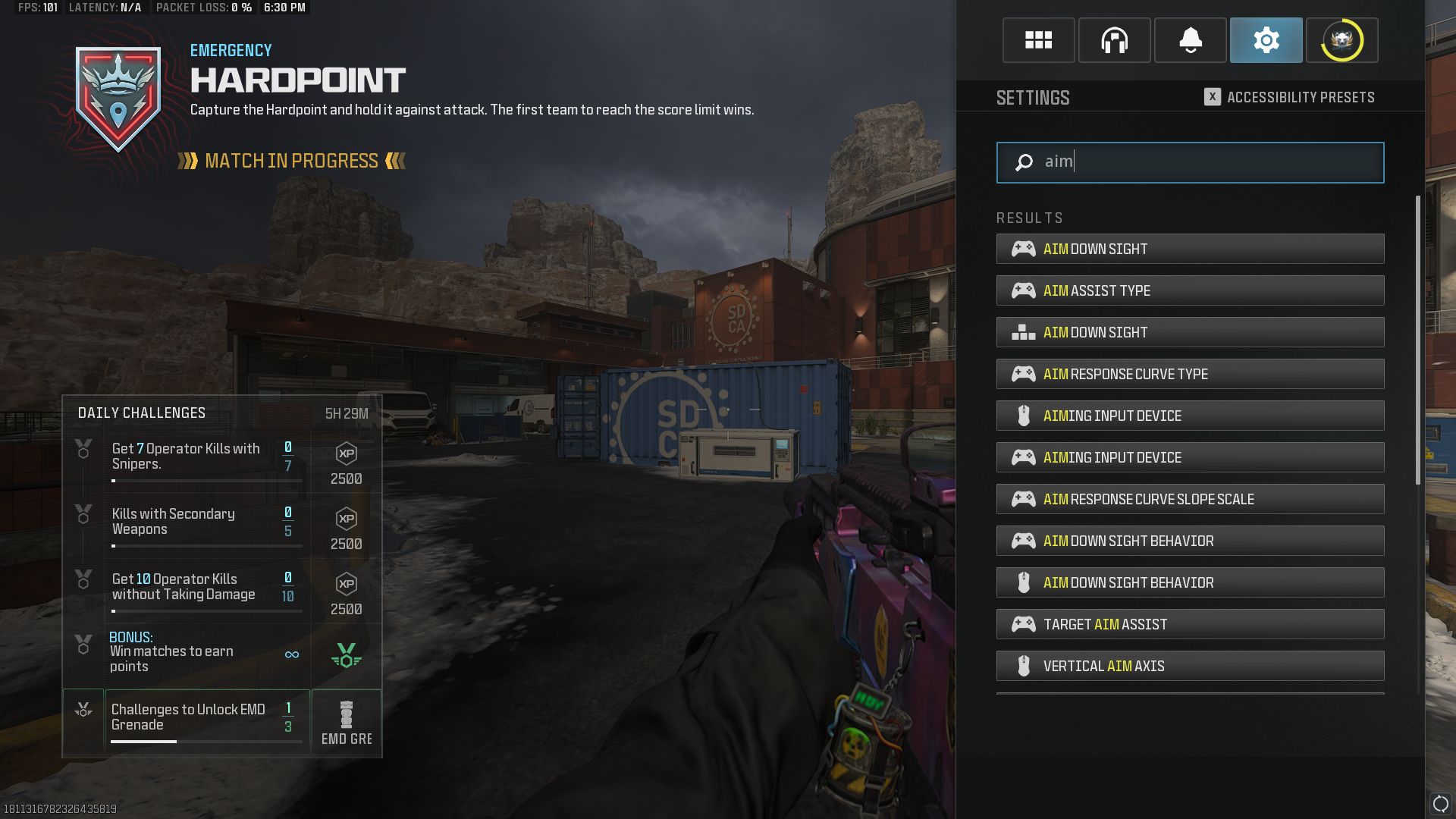
Task: Open the Accessibility Presets option
Action: pos(1289,97)
